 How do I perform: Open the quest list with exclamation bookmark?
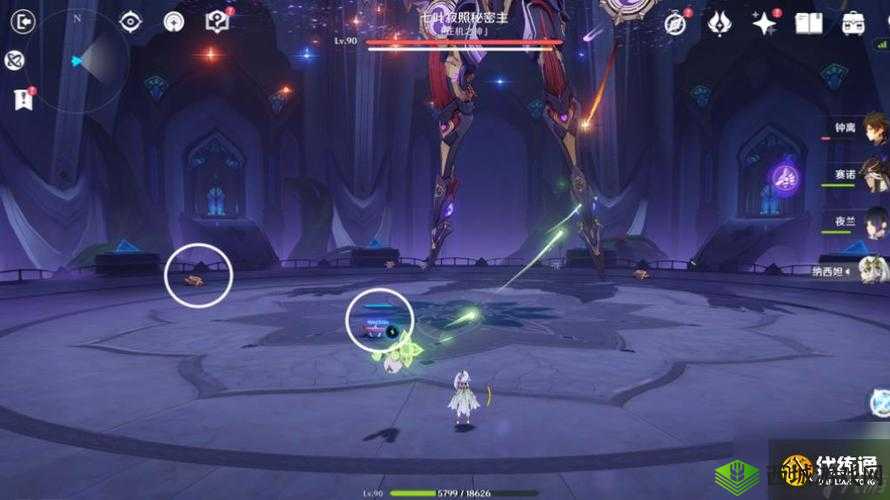coord(21,98)
